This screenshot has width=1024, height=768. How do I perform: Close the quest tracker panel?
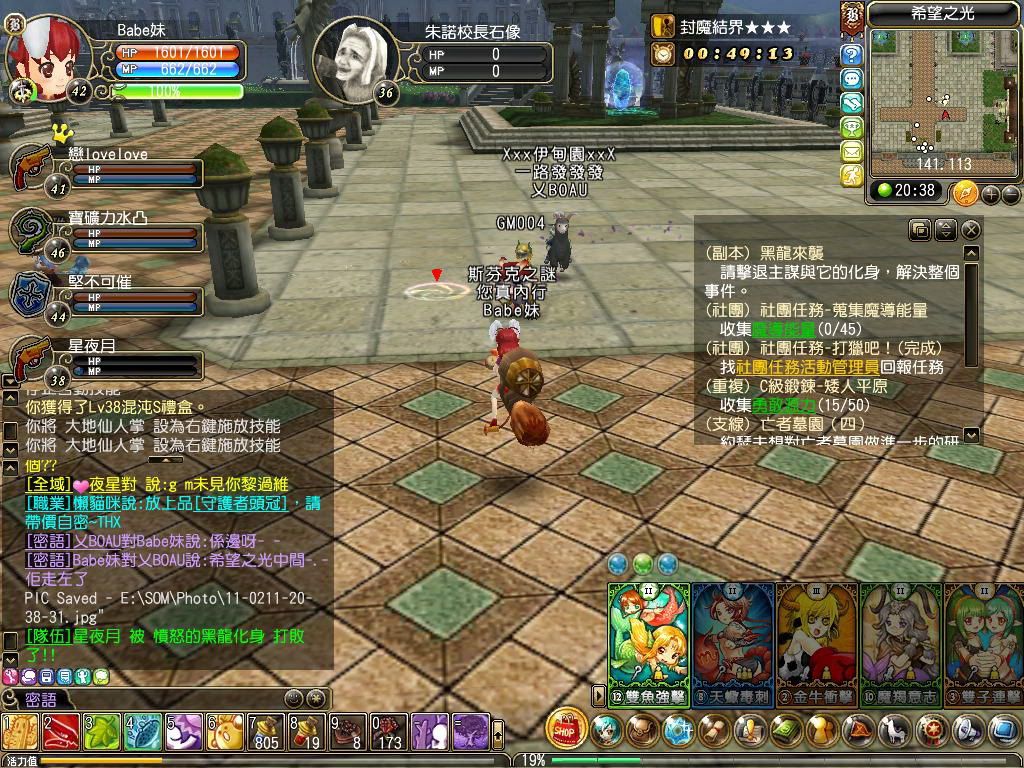970,230
